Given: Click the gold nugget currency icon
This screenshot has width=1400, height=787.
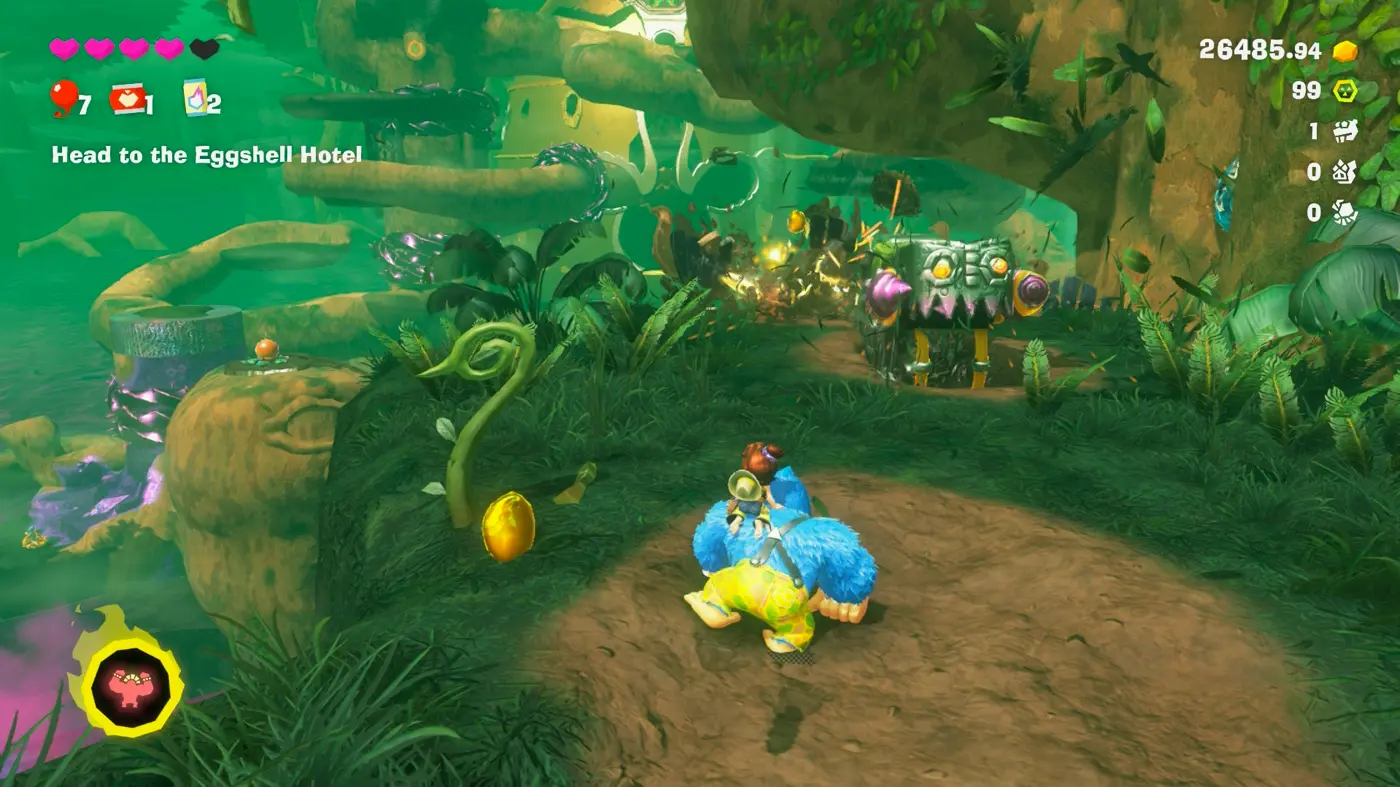Looking at the screenshot, I should 1345,51.
